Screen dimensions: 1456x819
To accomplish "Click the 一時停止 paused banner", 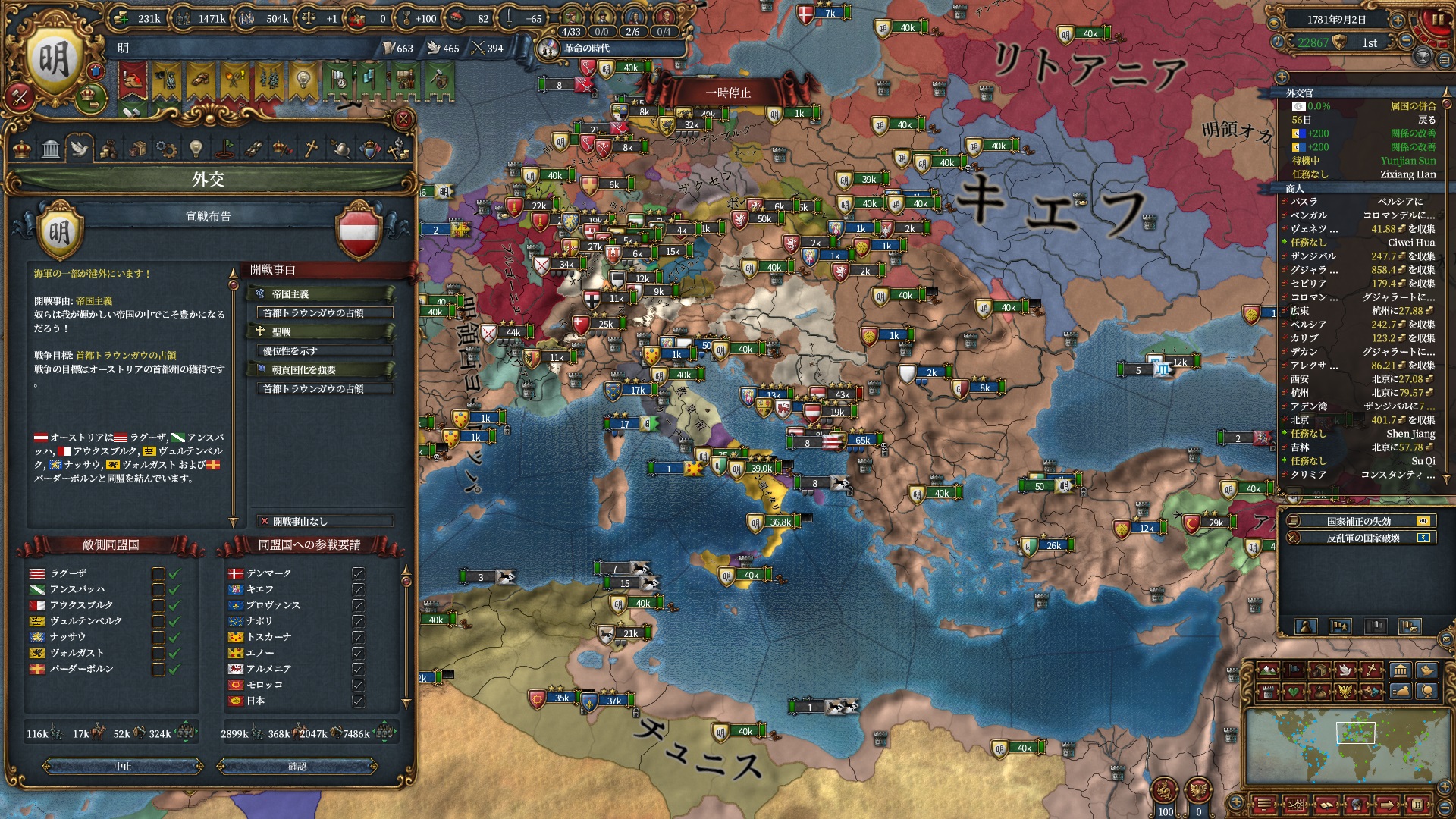I will [728, 93].
